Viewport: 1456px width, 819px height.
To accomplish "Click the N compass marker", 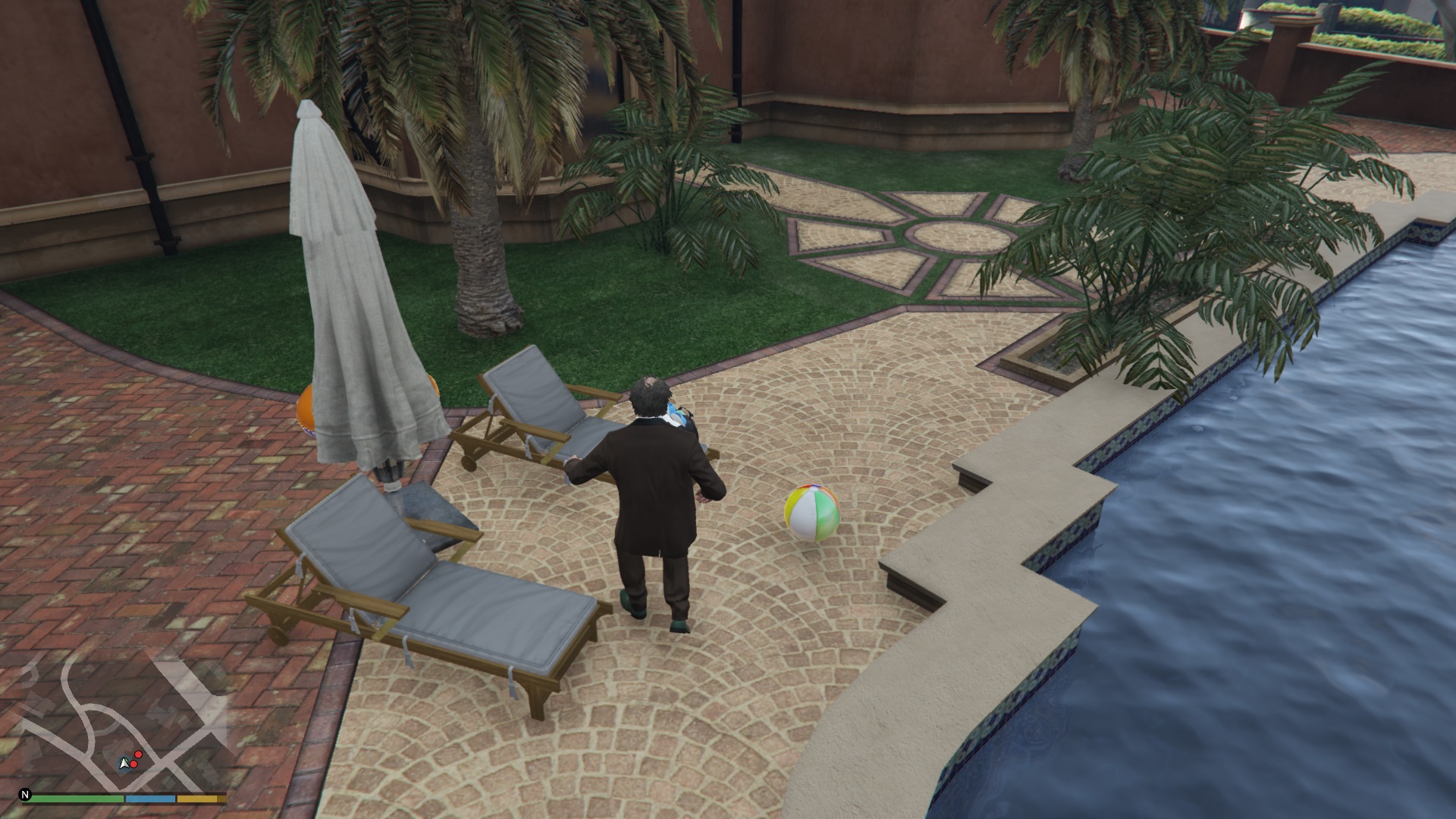I will (x=25, y=795).
